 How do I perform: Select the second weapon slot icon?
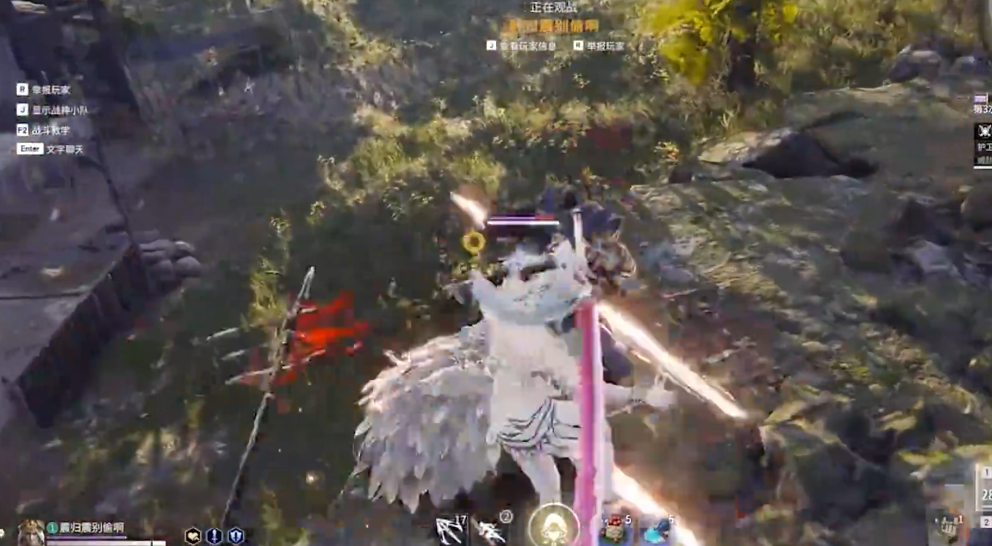click(492, 530)
